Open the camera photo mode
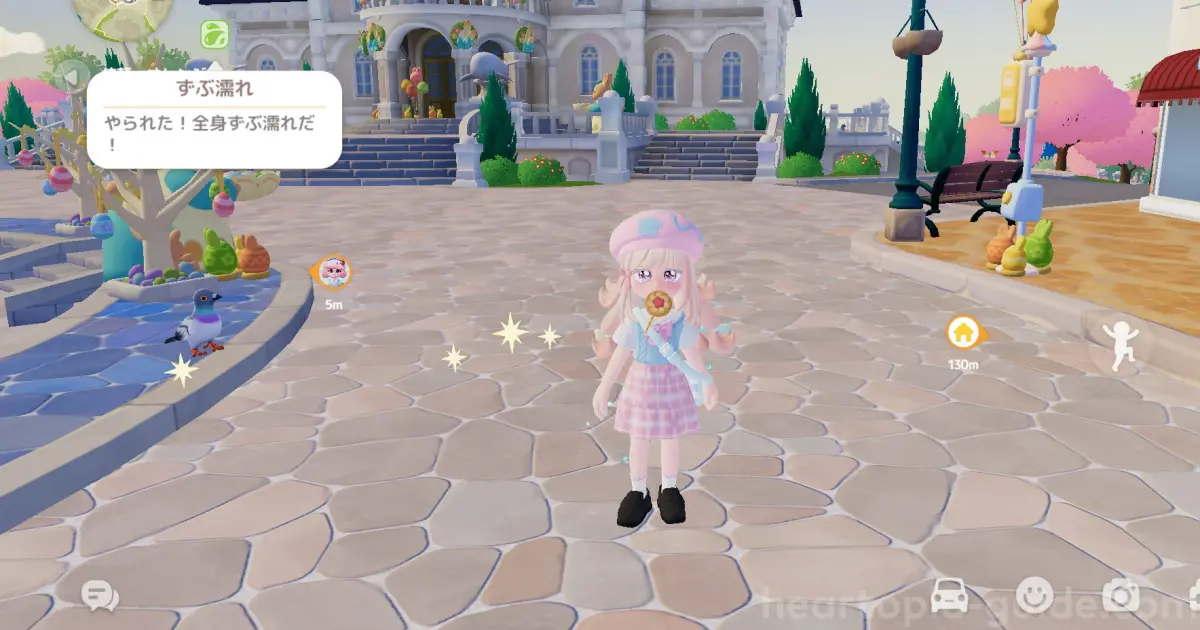1200x630 pixels. (1120, 596)
